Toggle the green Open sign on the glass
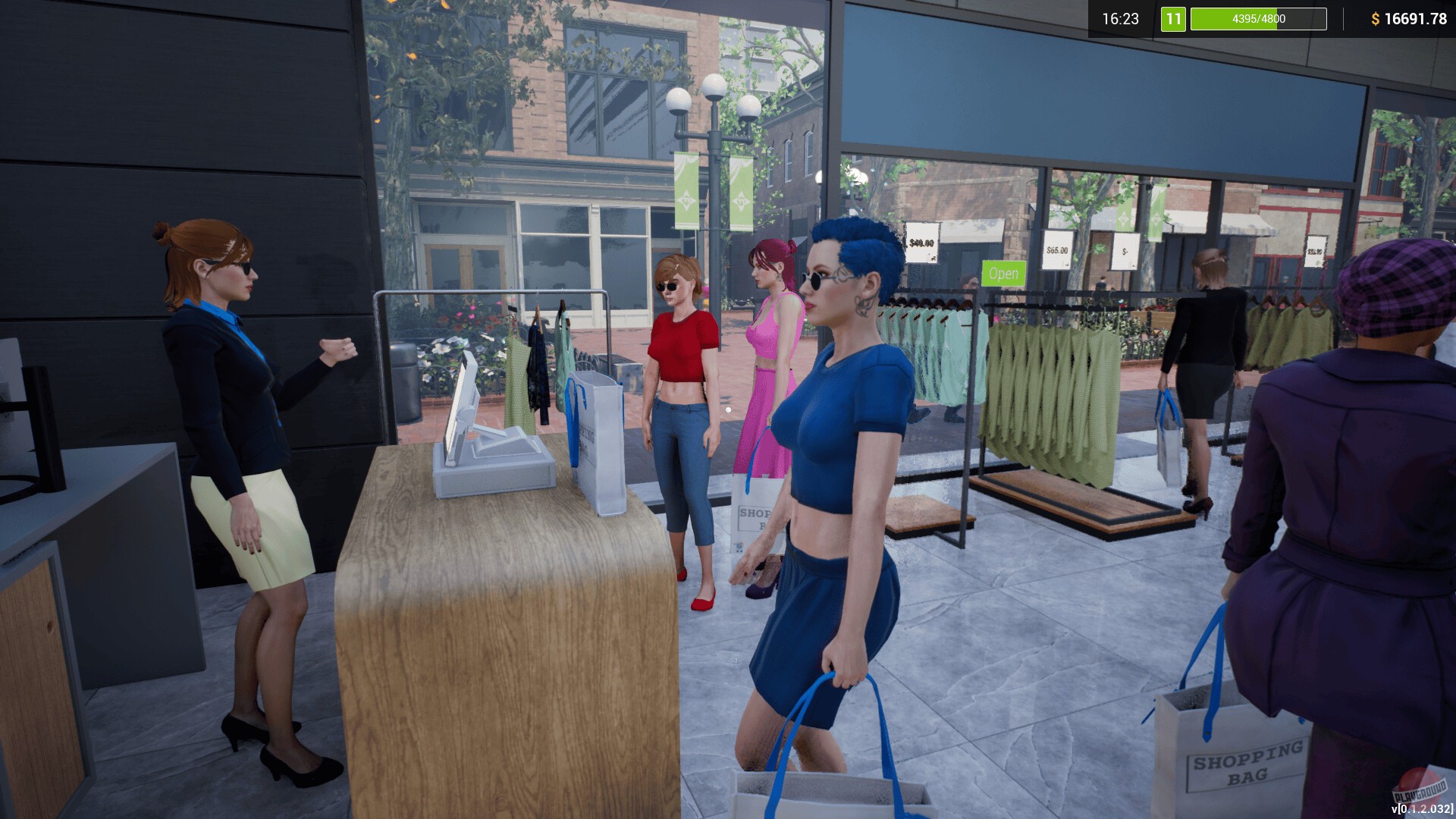Viewport: 1456px width, 819px height. [1003, 275]
